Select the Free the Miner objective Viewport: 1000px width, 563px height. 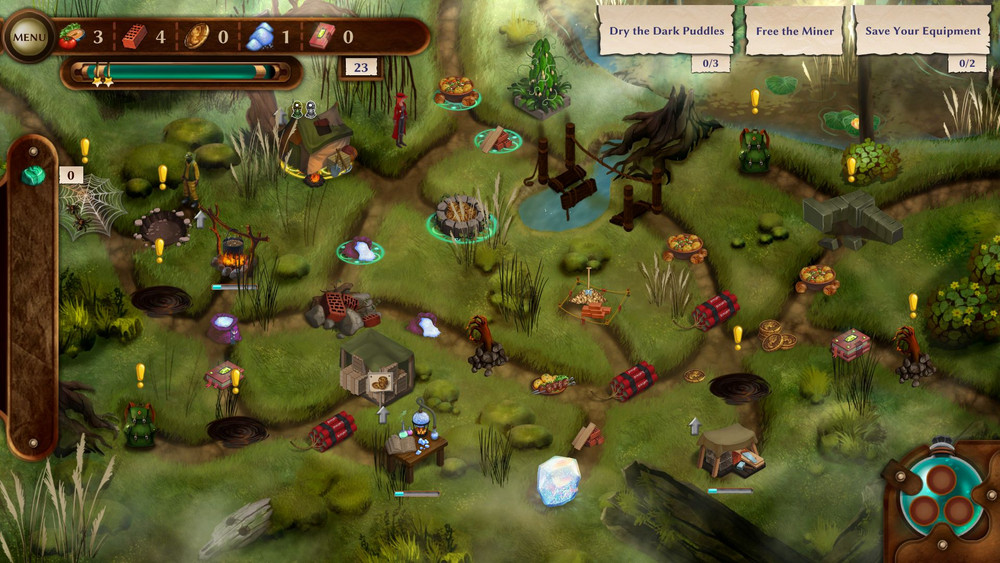click(x=795, y=31)
